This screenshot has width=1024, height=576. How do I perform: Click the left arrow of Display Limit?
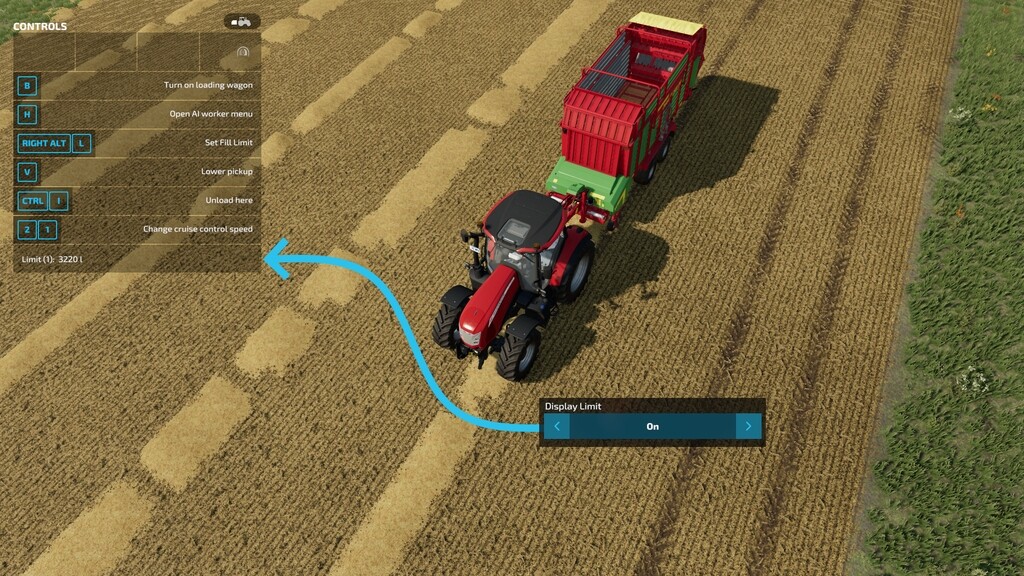557,427
